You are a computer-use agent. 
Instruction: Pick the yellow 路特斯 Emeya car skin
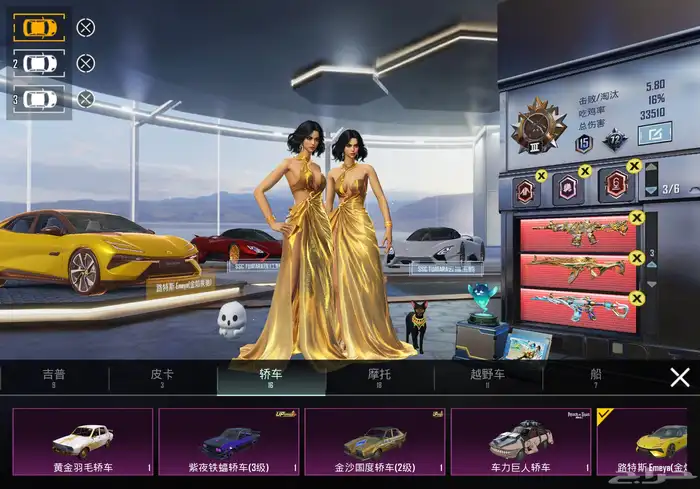tap(649, 441)
